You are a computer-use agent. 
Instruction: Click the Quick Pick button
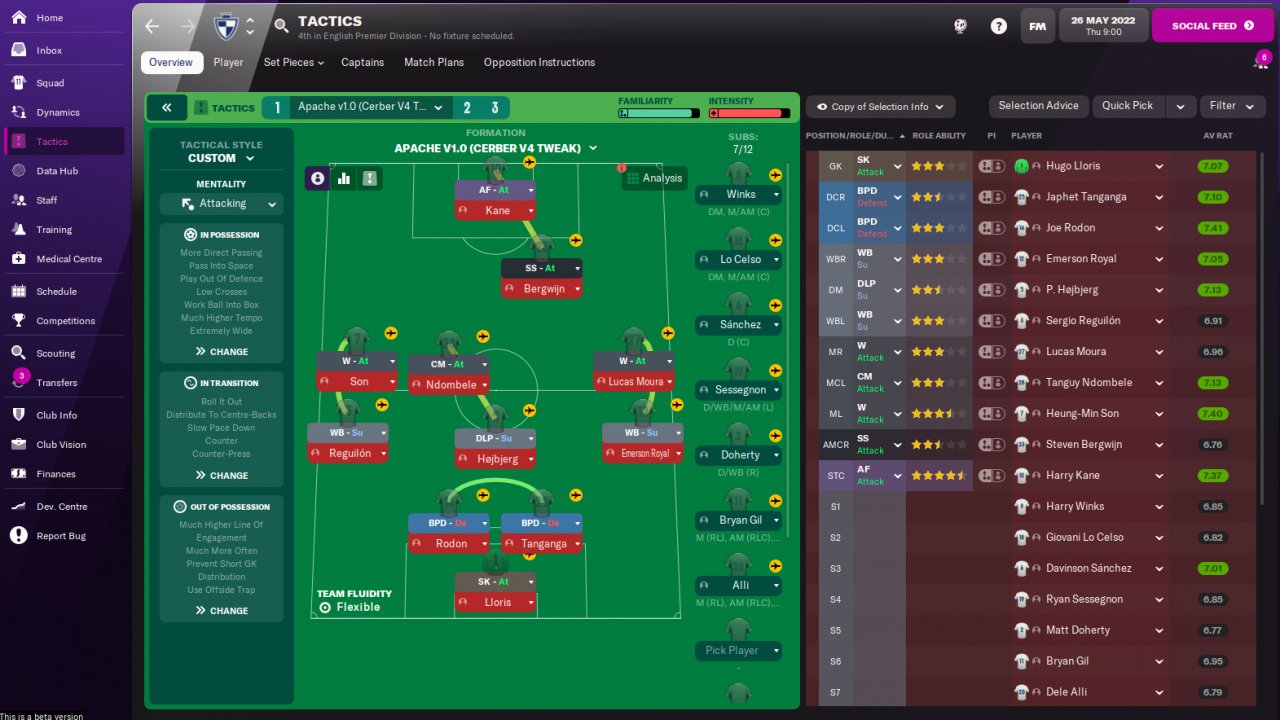pyautogui.click(x=1127, y=106)
